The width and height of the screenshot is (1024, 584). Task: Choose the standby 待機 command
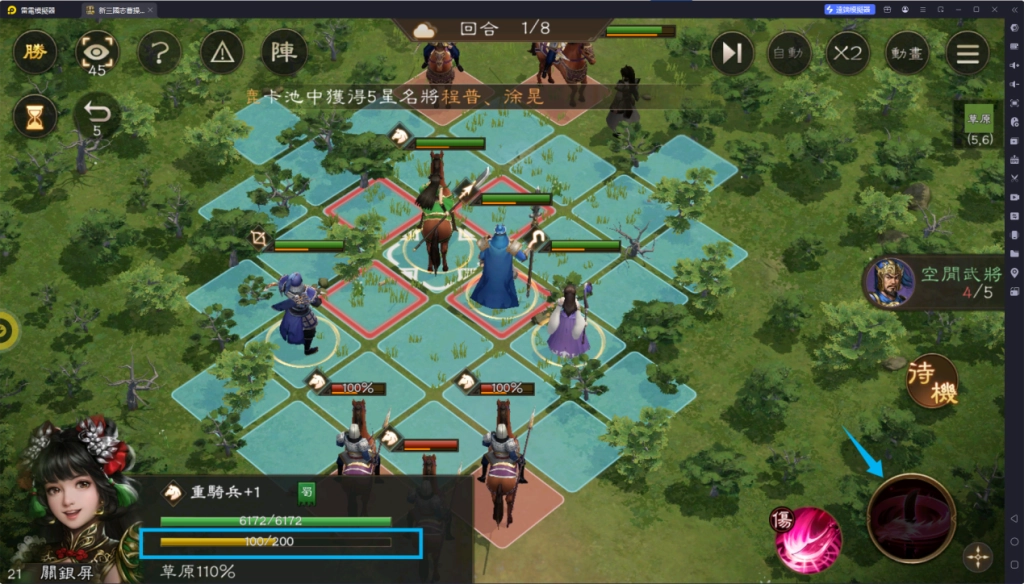933,381
